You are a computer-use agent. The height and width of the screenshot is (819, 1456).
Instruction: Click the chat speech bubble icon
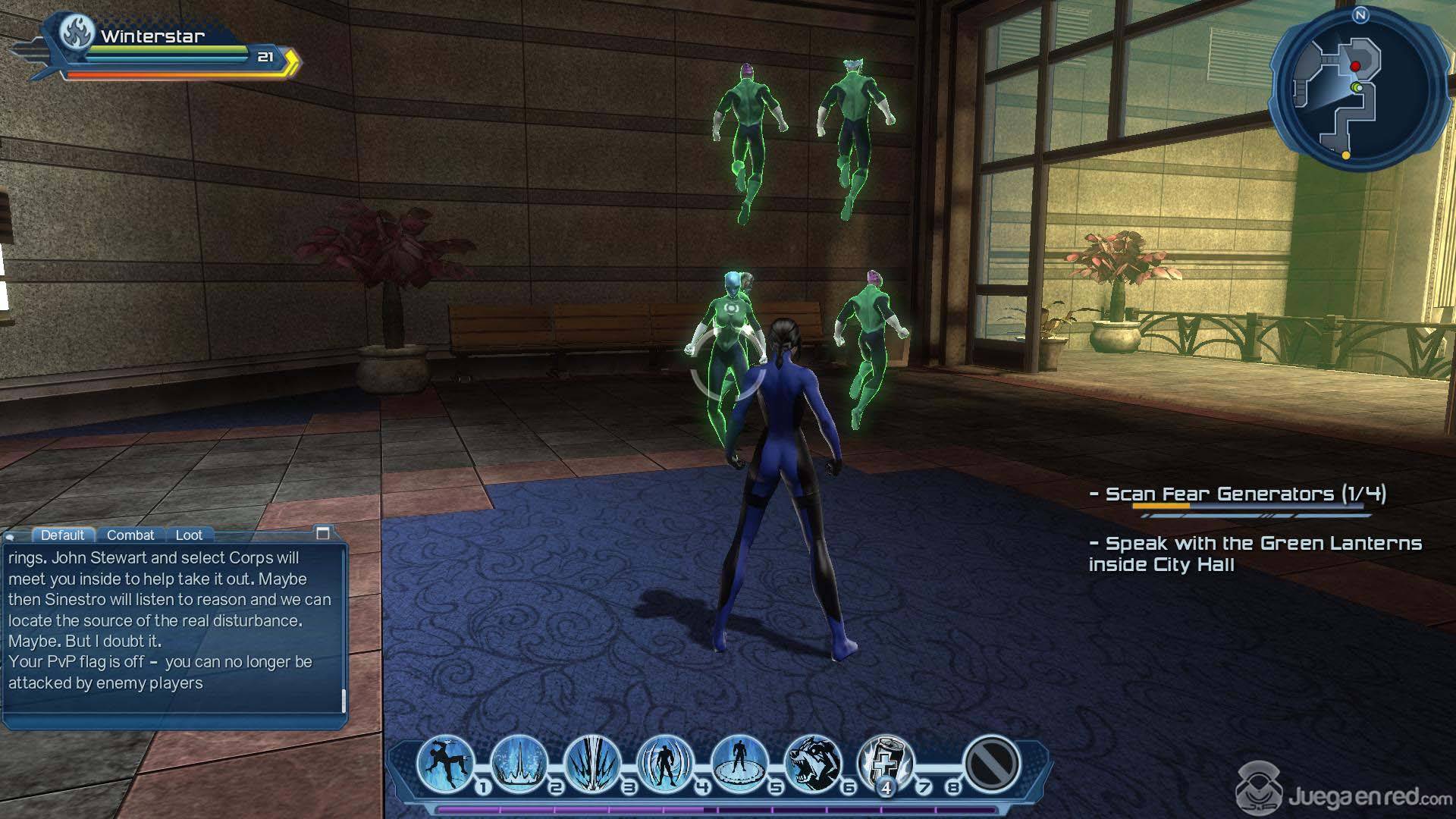[x=11, y=536]
